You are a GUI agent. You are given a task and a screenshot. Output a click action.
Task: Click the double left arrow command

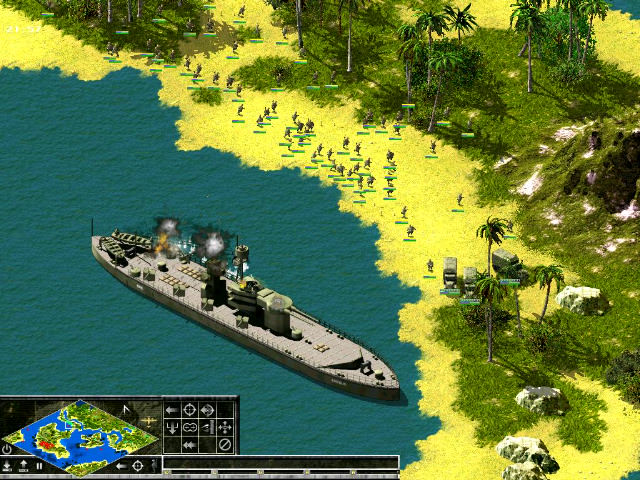click(x=190, y=445)
